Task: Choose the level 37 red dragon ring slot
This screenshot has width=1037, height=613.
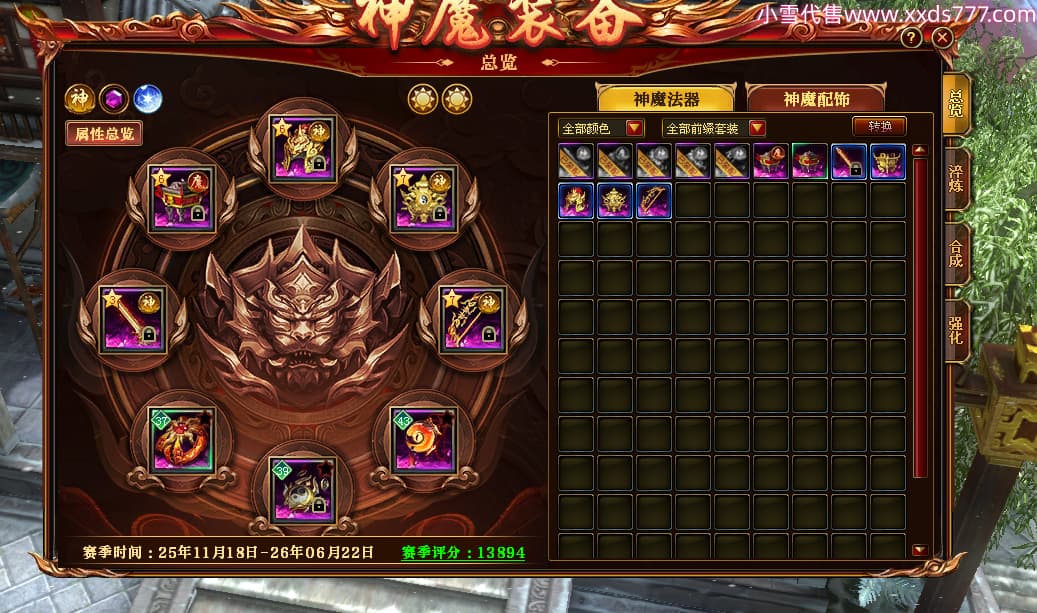Action: 180,438
